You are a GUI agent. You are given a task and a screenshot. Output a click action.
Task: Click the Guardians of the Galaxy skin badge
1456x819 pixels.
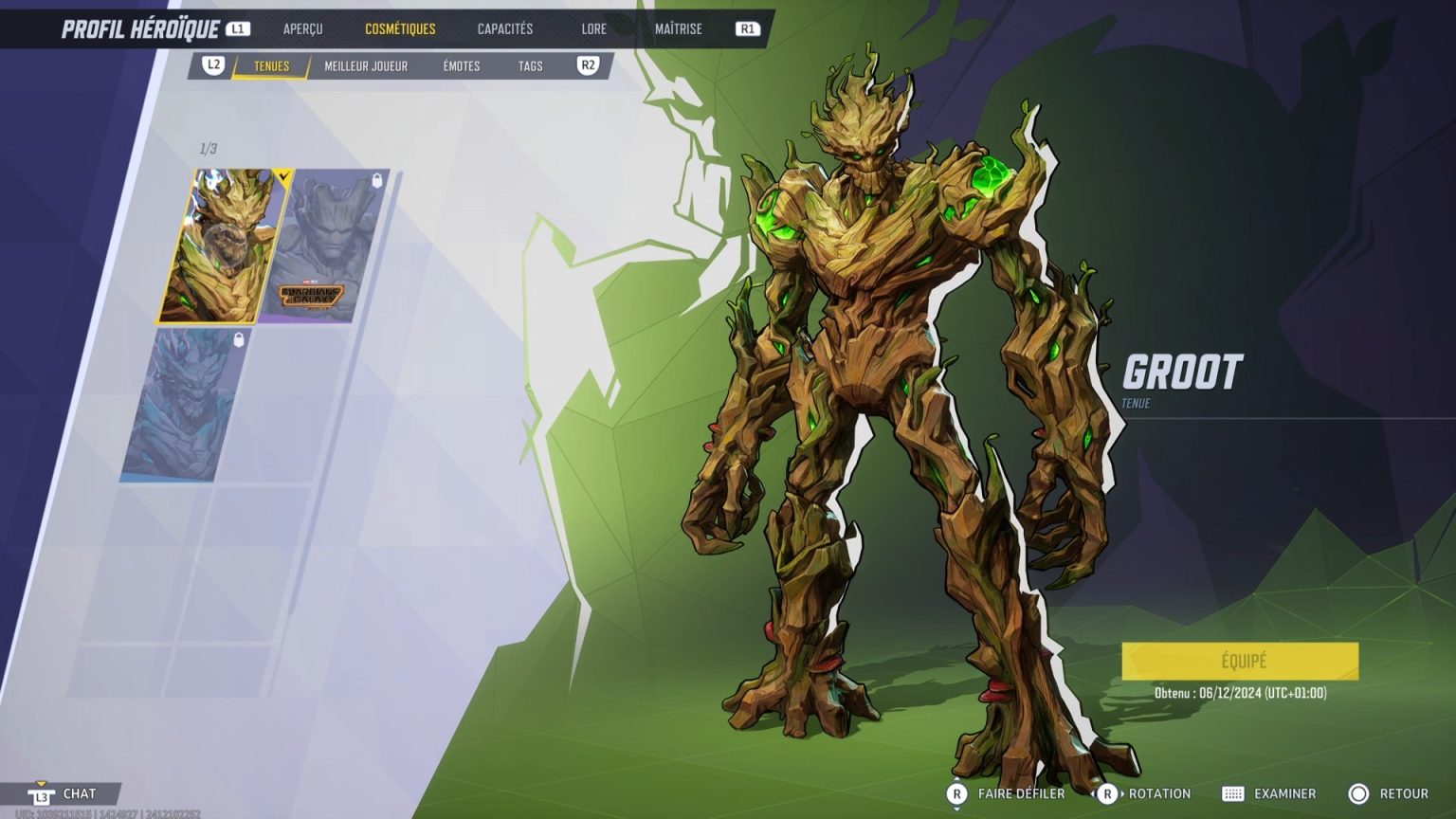pos(313,292)
